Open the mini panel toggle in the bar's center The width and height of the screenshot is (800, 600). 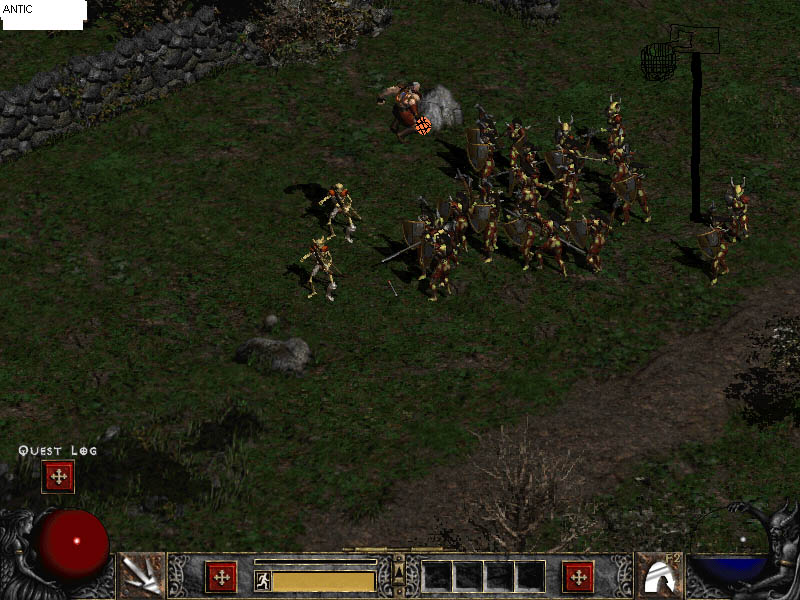point(399,574)
